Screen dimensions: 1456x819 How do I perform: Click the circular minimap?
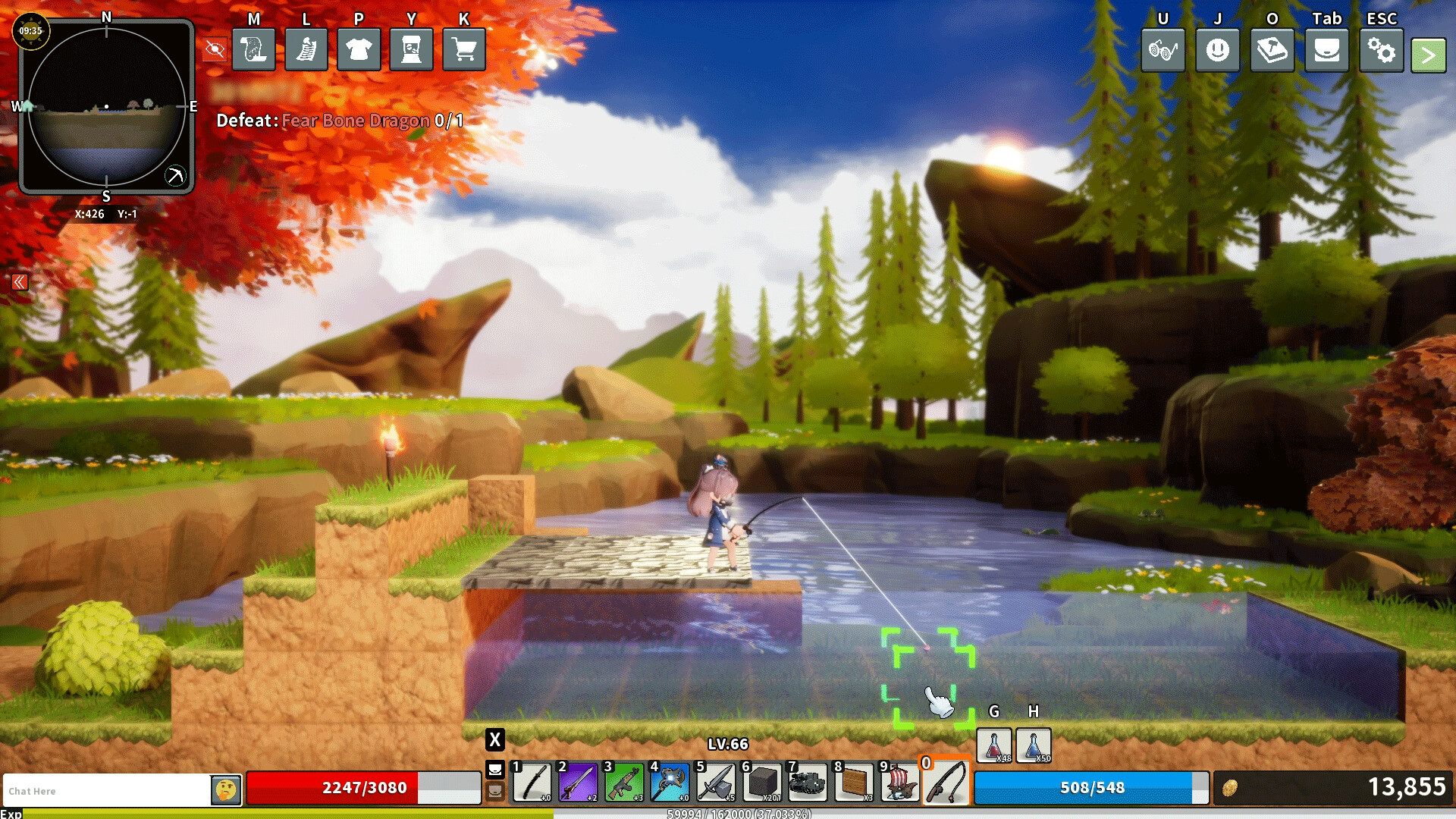click(x=106, y=106)
